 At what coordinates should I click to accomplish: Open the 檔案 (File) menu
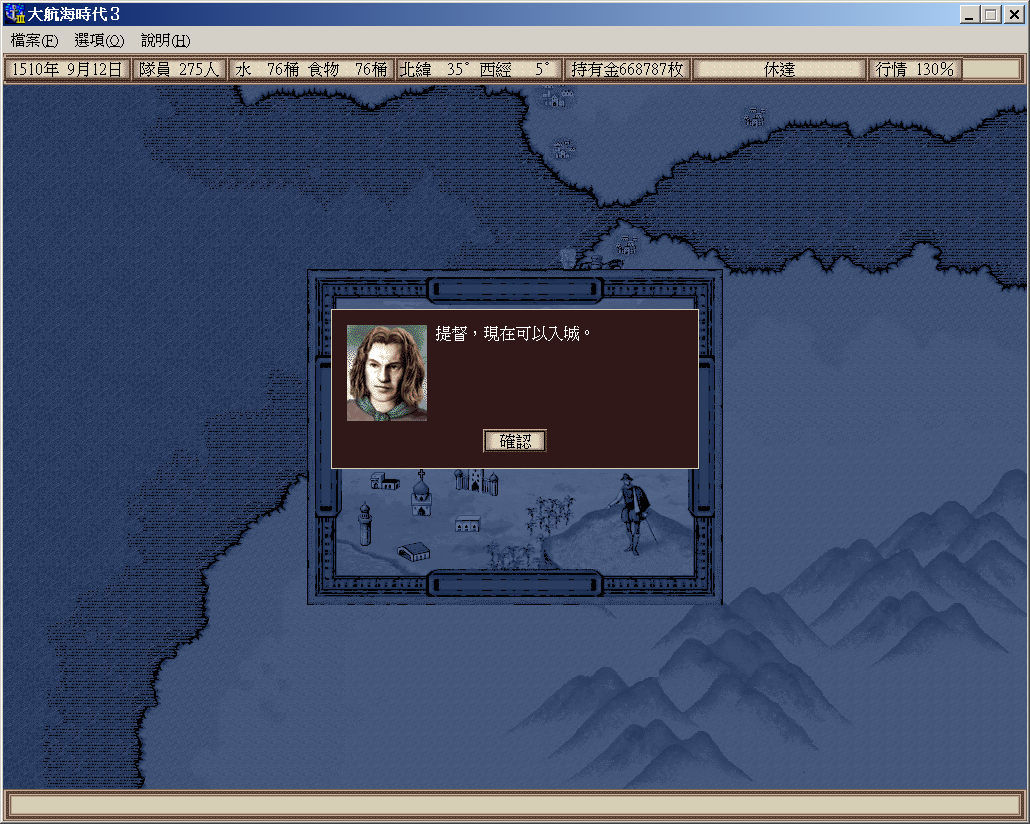coord(35,41)
